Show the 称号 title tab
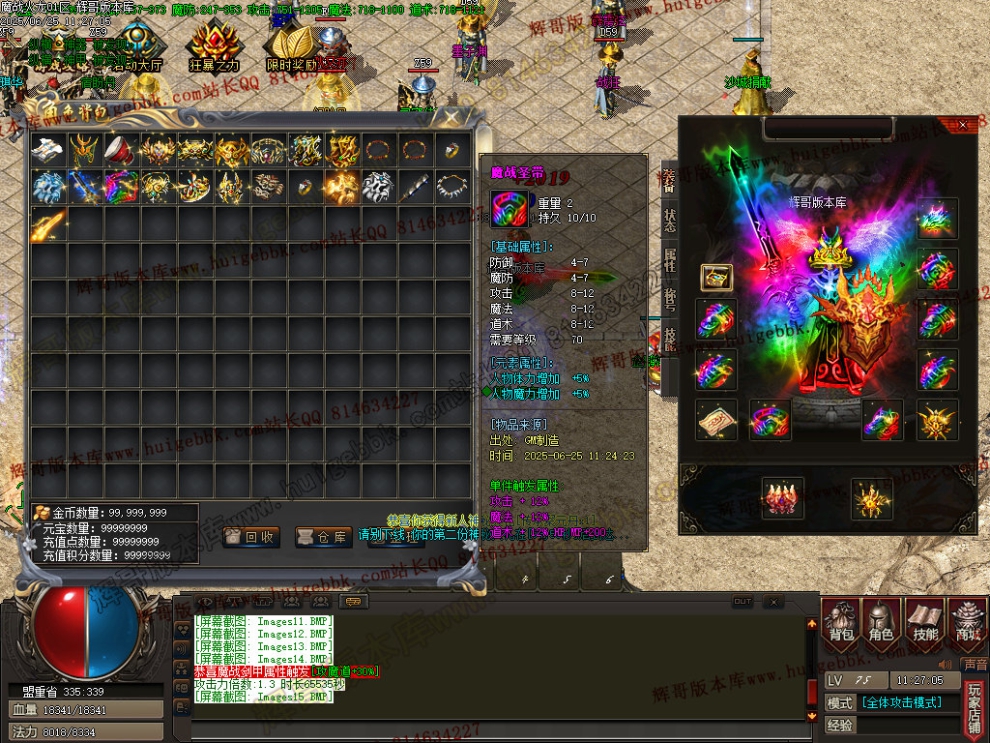This screenshot has height=743, width=990. (x=669, y=299)
